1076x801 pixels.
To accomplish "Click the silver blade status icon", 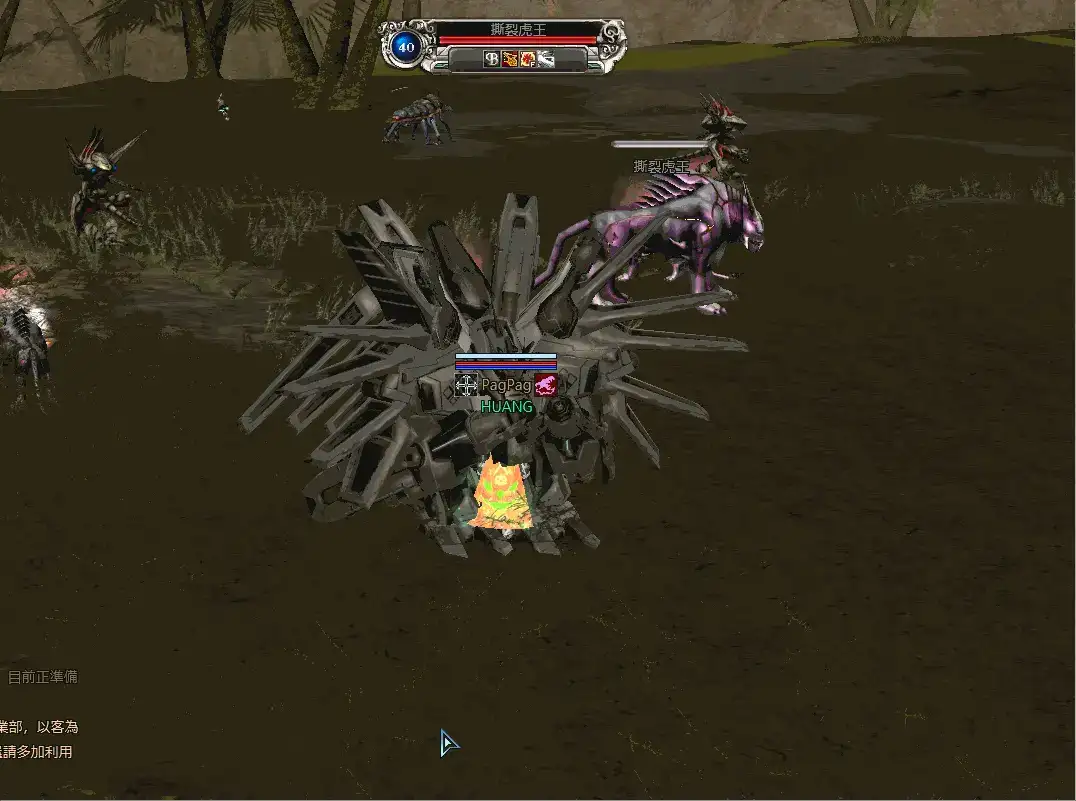I will pyautogui.click(x=546, y=59).
